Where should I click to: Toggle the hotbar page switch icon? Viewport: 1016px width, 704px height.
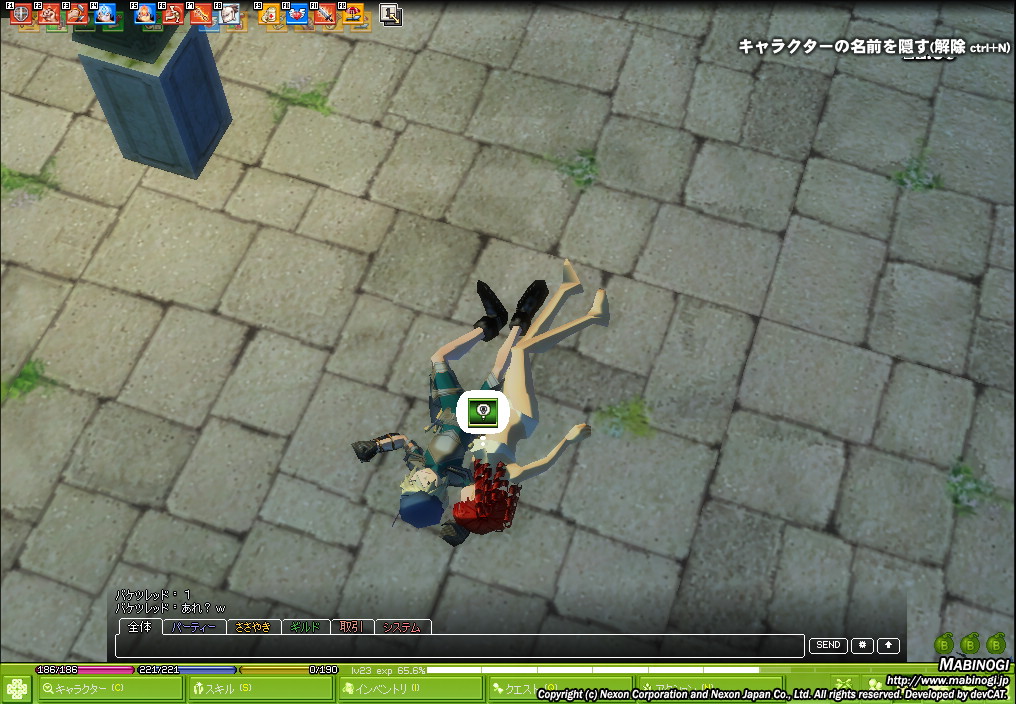(x=390, y=15)
